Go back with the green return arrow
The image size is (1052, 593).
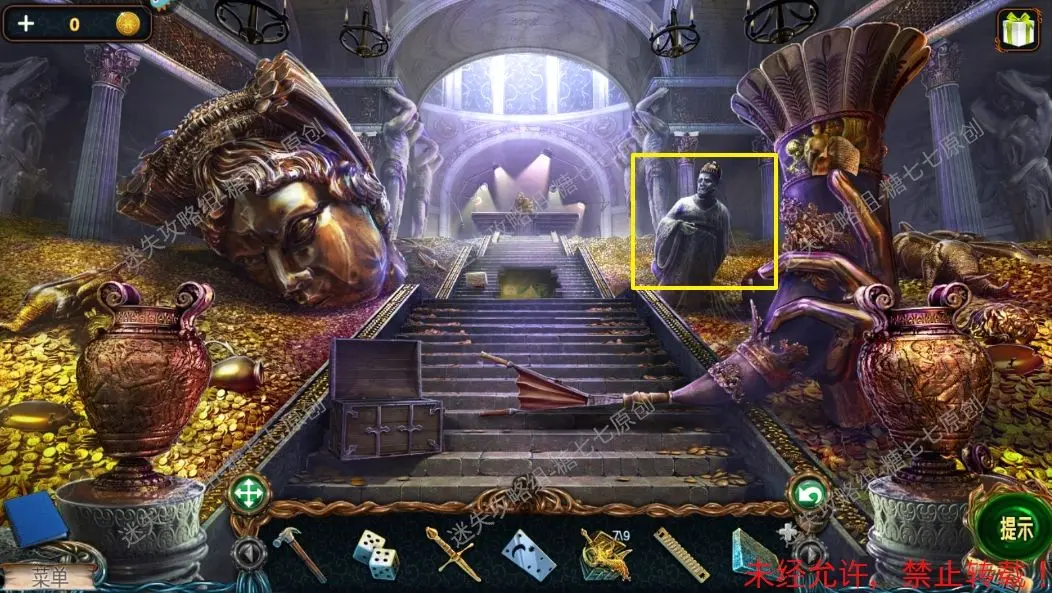click(x=808, y=493)
